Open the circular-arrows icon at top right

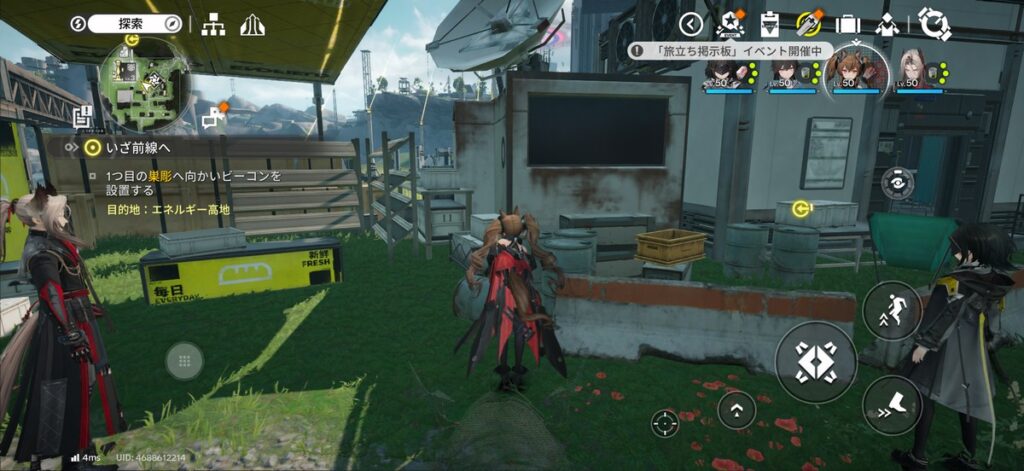(x=934, y=24)
